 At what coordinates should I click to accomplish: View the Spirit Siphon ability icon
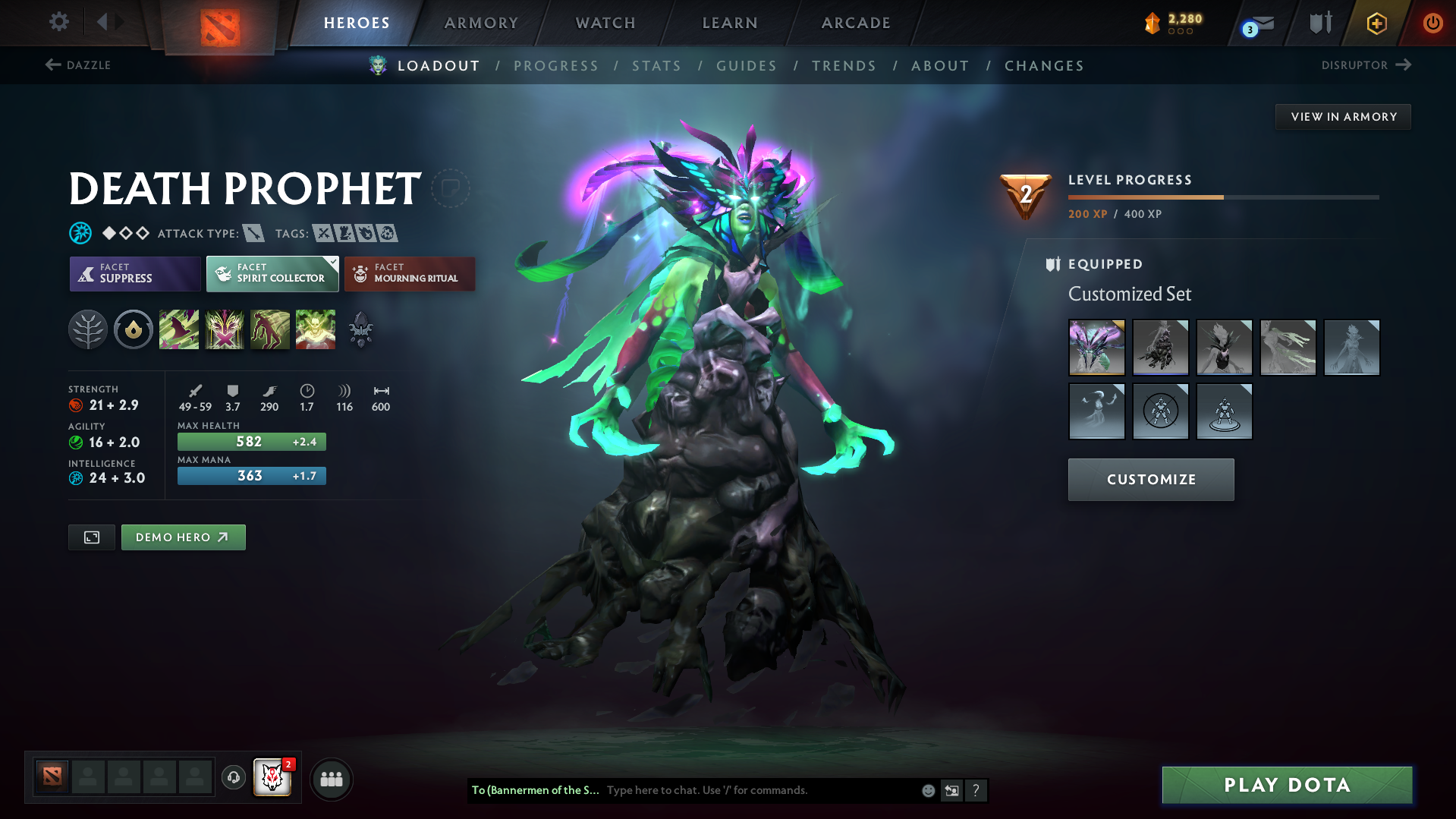[x=270, y=329]
